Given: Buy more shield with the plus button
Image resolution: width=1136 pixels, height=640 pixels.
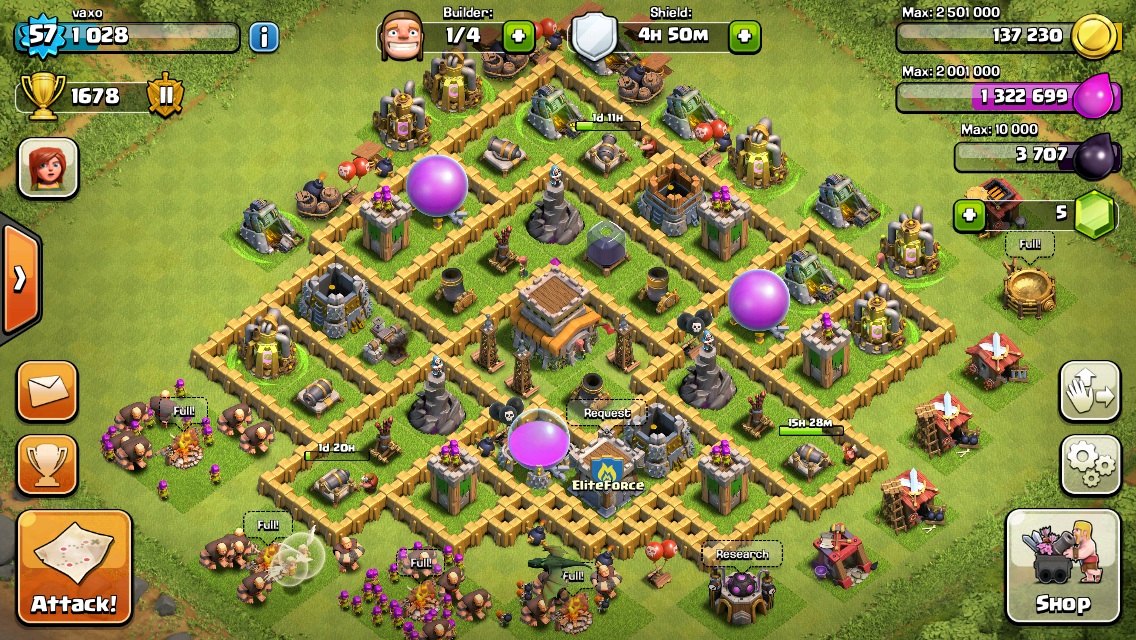Looking at the screenshot, I should tap(744, 37).
